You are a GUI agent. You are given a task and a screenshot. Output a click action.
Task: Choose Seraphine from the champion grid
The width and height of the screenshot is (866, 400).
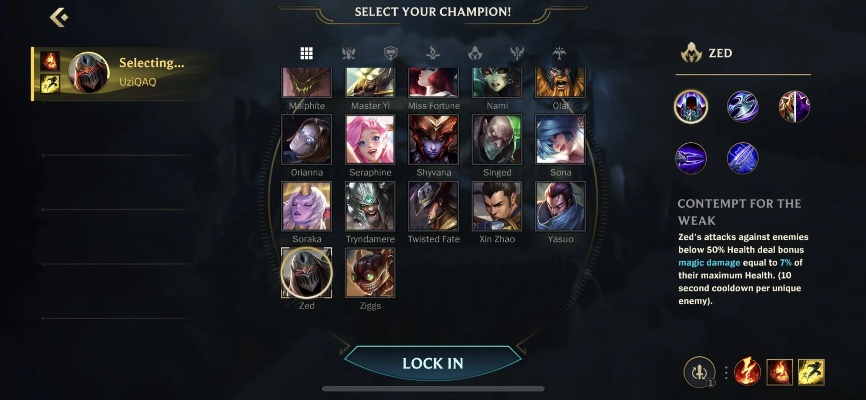(370, 139)
